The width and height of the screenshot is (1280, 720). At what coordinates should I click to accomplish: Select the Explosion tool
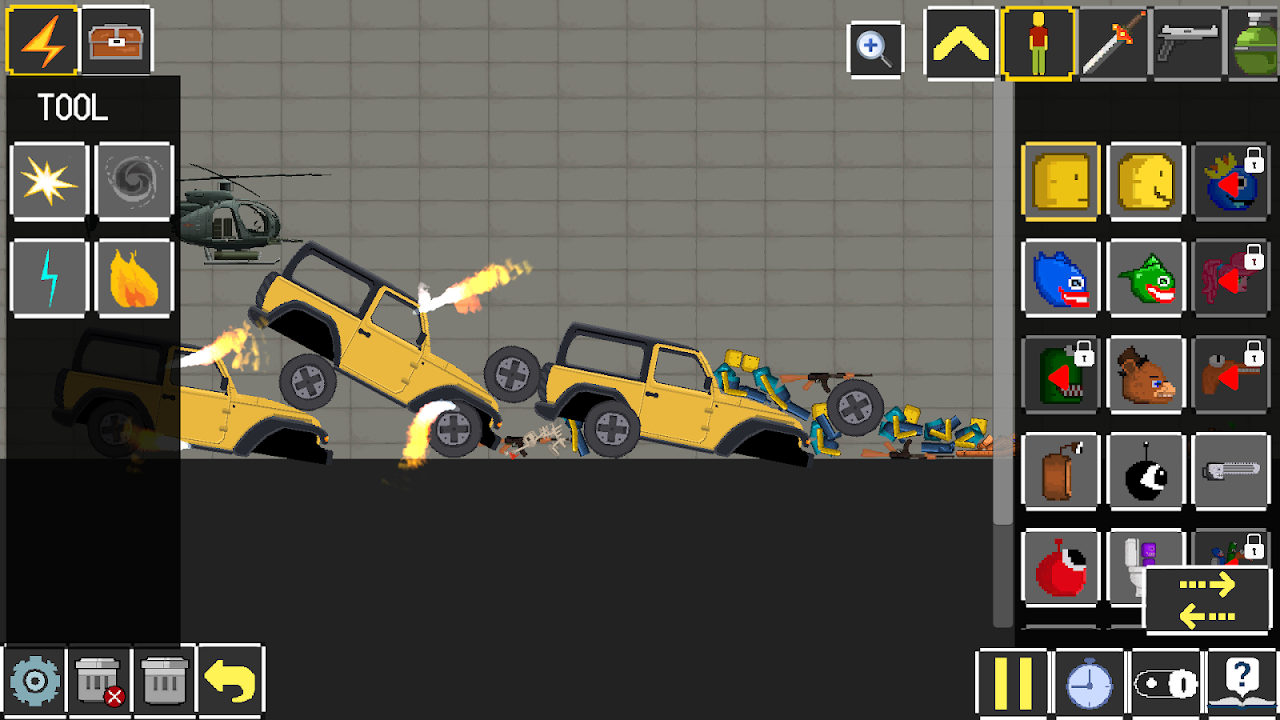click(48, 182)
